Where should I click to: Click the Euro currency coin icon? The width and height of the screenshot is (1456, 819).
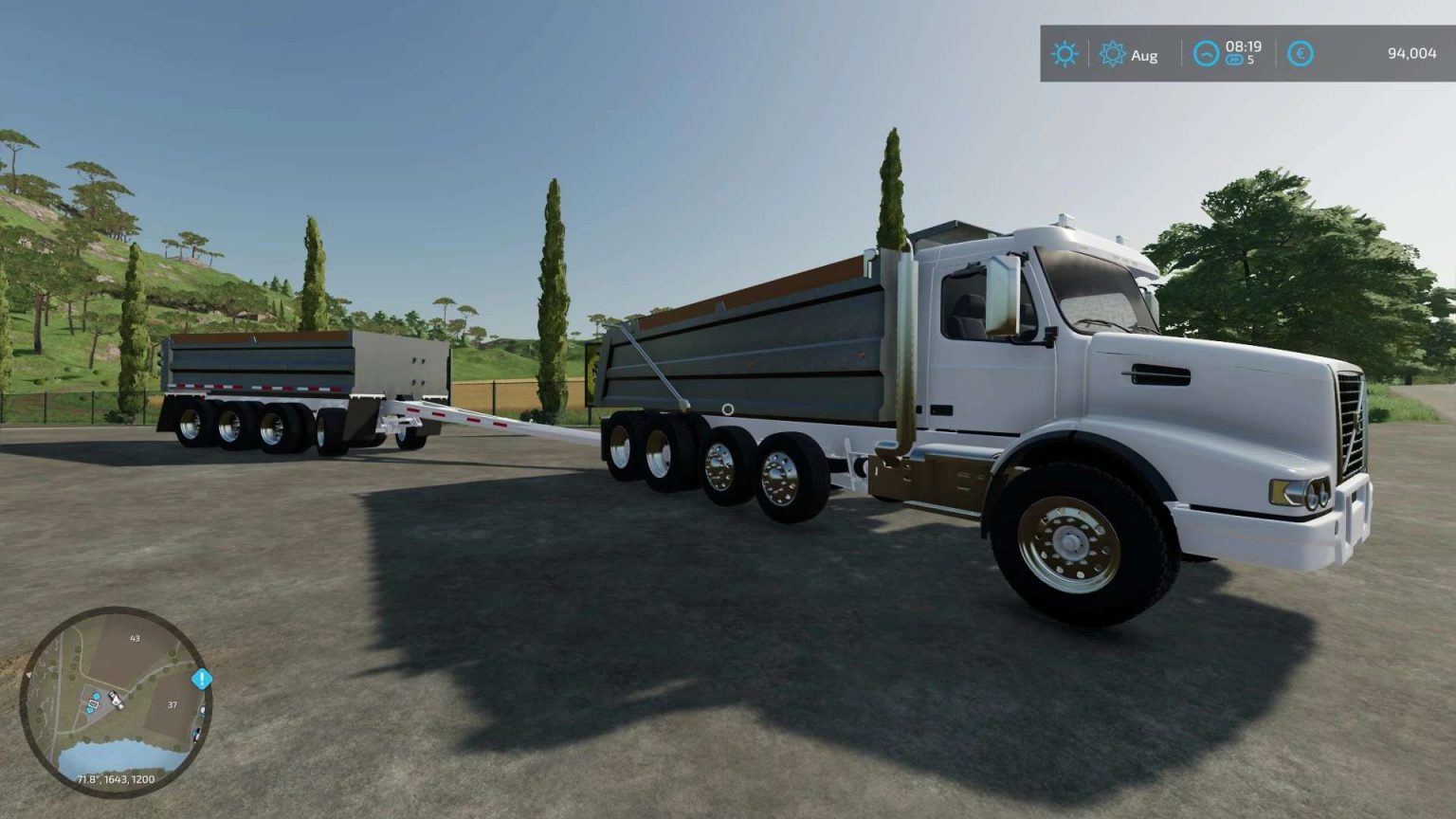tap(1300, 53)
